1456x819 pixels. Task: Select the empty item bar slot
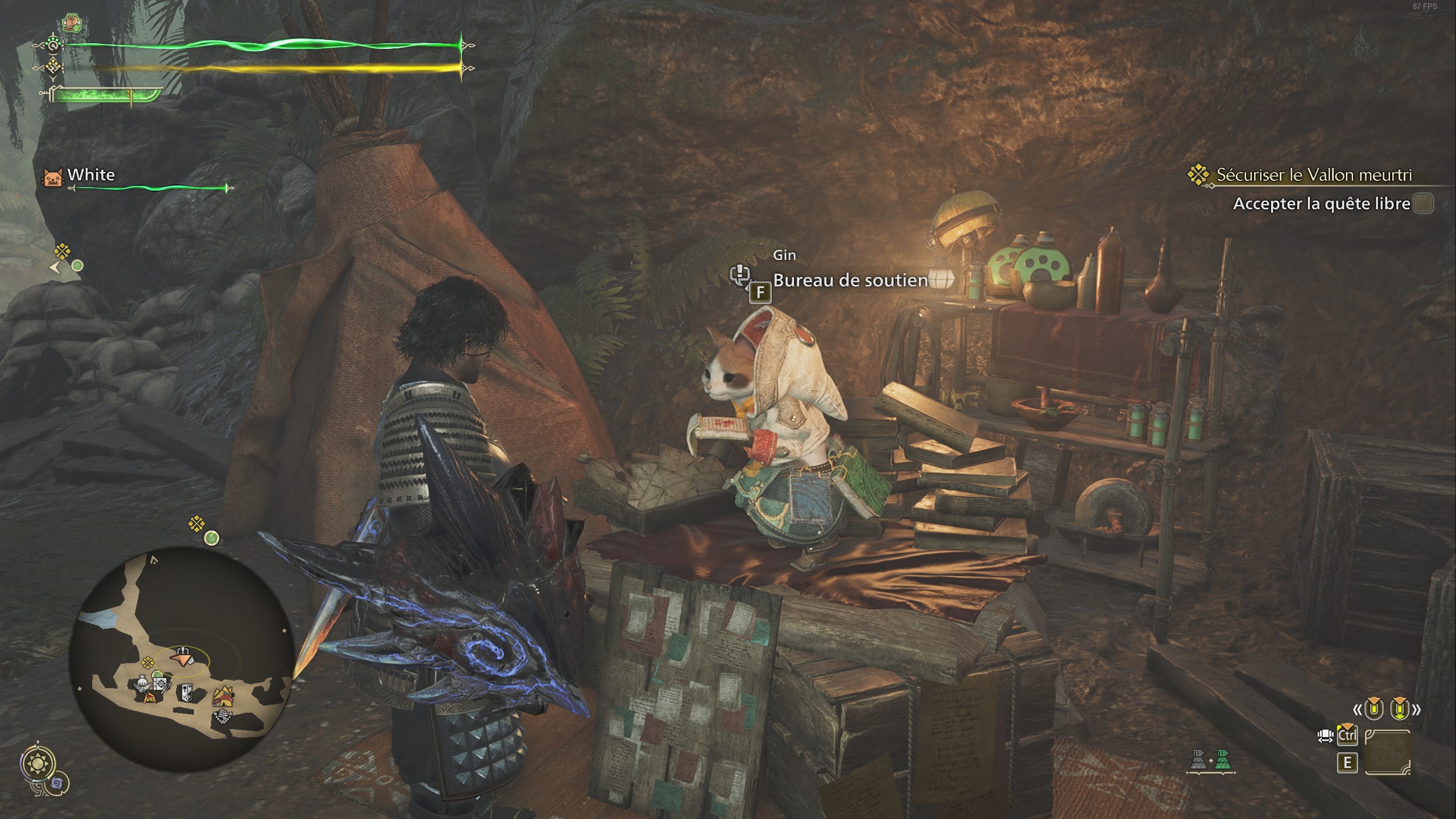click(1387, 752)
